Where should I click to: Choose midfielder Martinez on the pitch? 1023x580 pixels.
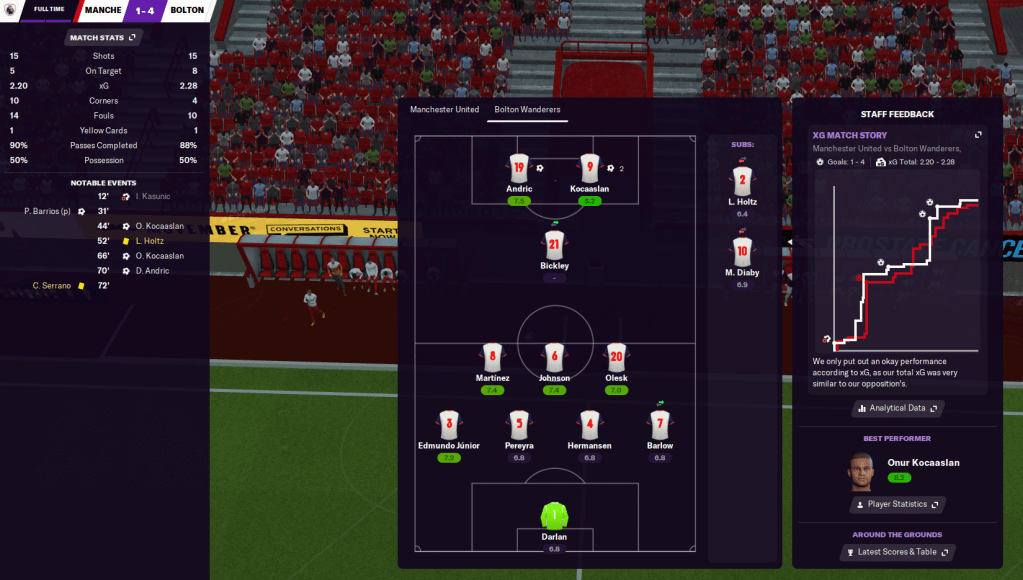point(492,358)
